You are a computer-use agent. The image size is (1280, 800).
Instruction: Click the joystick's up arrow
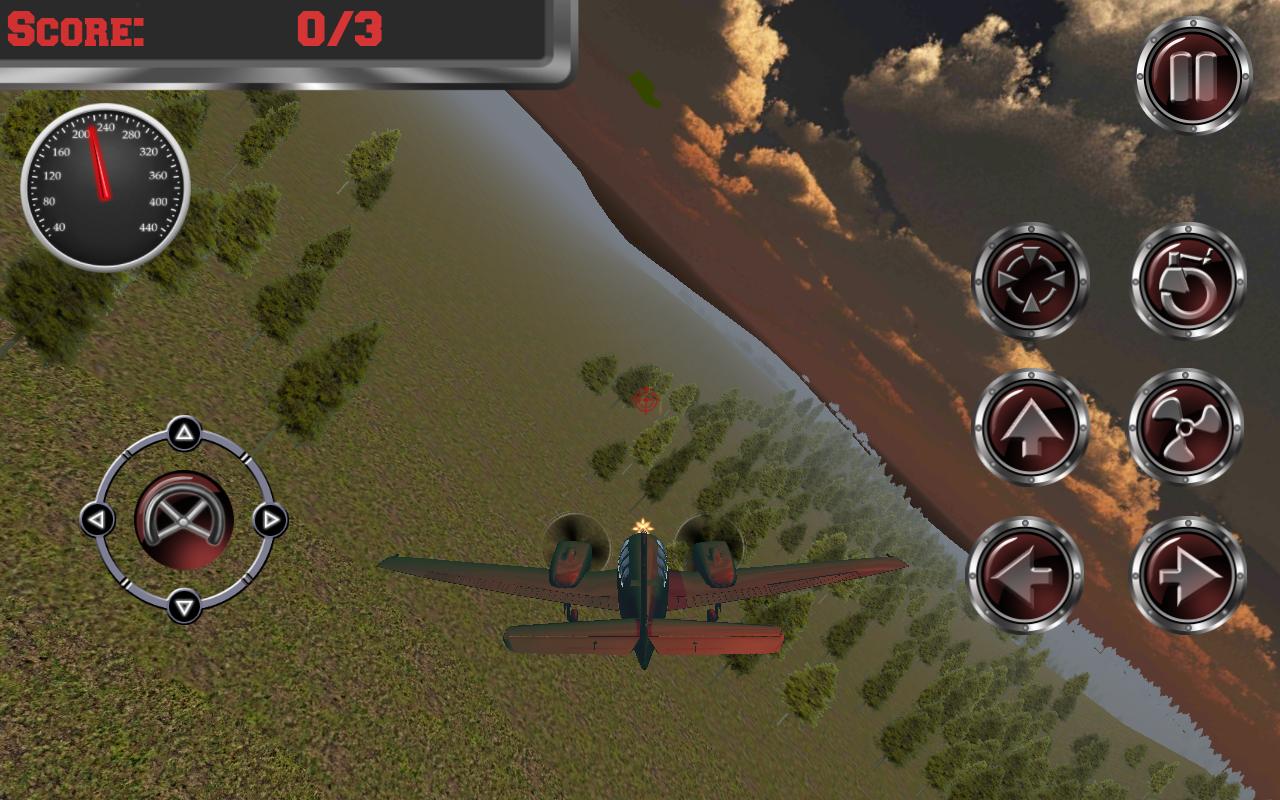183,434
